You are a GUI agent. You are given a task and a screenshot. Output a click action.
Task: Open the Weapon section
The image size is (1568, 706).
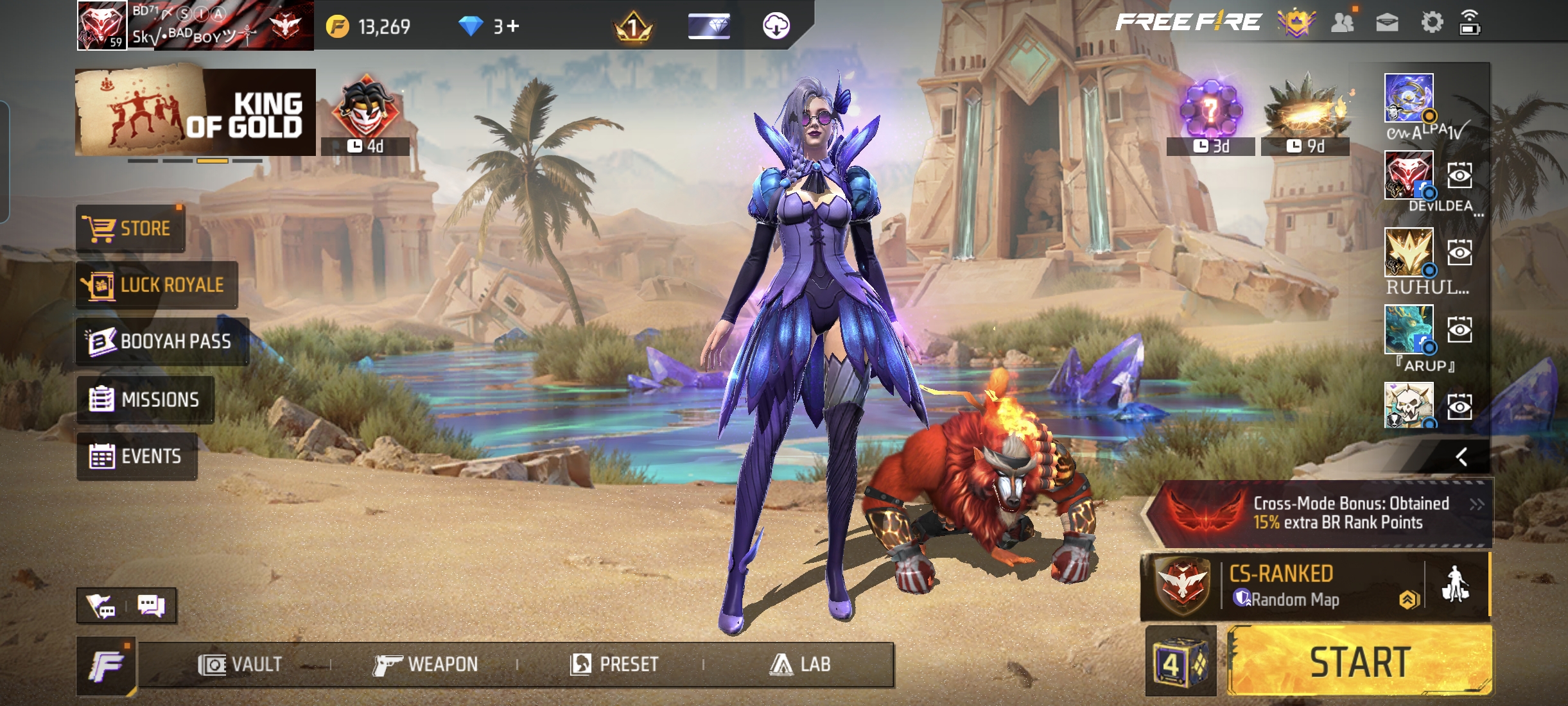click(x=426, y=664)
